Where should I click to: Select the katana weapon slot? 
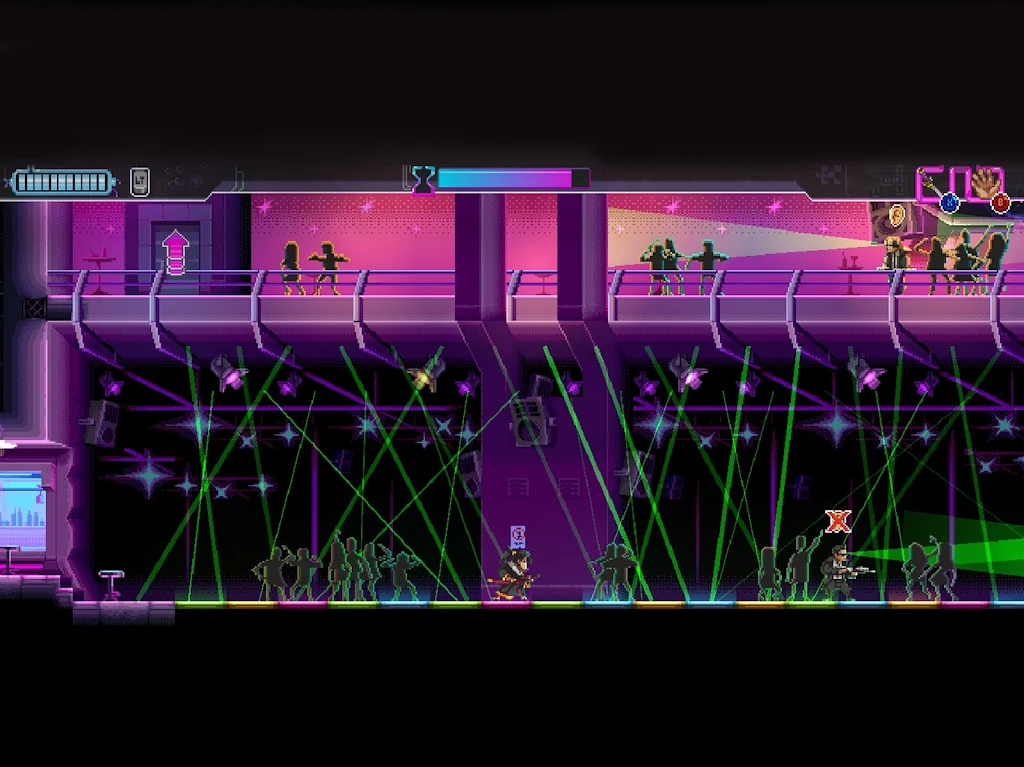click(x=934, y=186)
